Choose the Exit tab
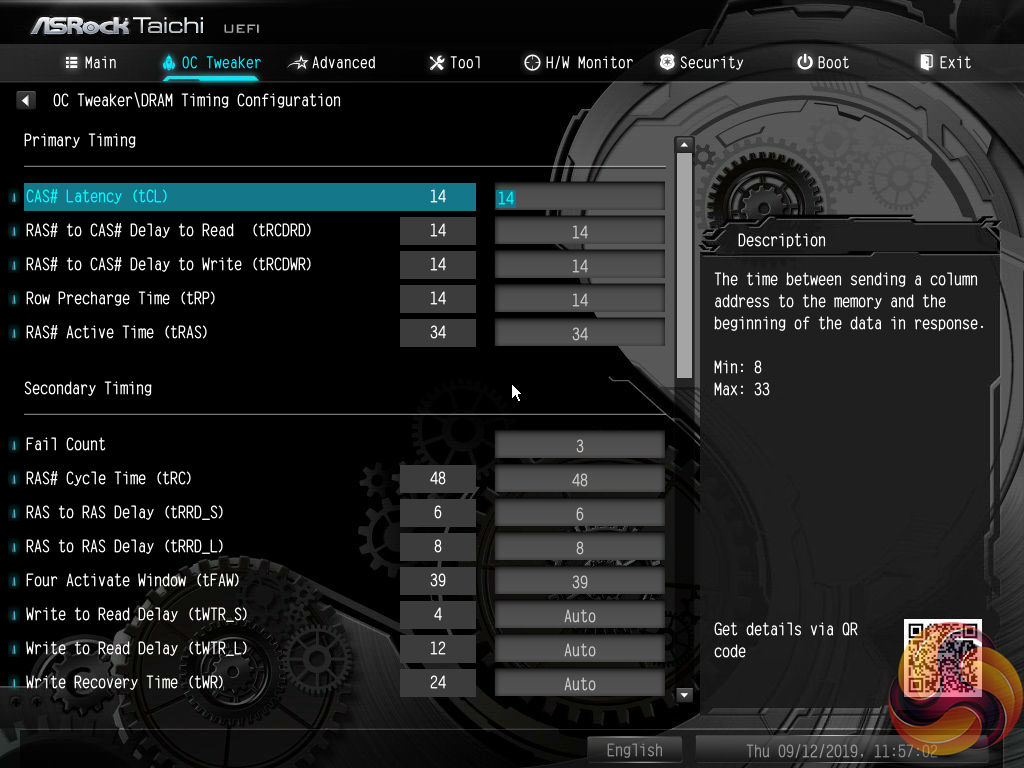The width and height of the screenshot is (1024, 768). [945, 63]
